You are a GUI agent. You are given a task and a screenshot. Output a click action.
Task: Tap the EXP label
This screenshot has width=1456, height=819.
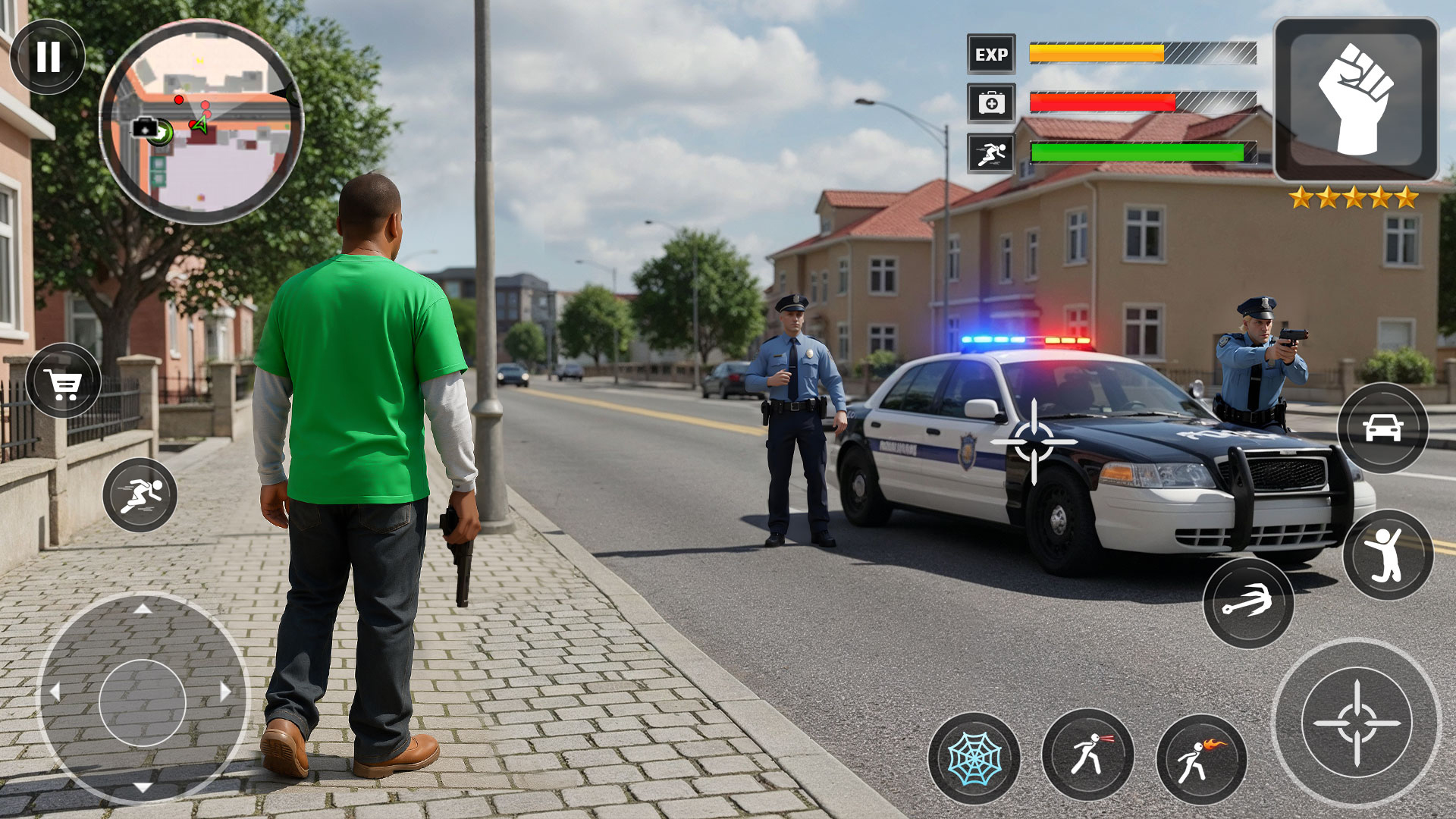[x=991, y=55]
